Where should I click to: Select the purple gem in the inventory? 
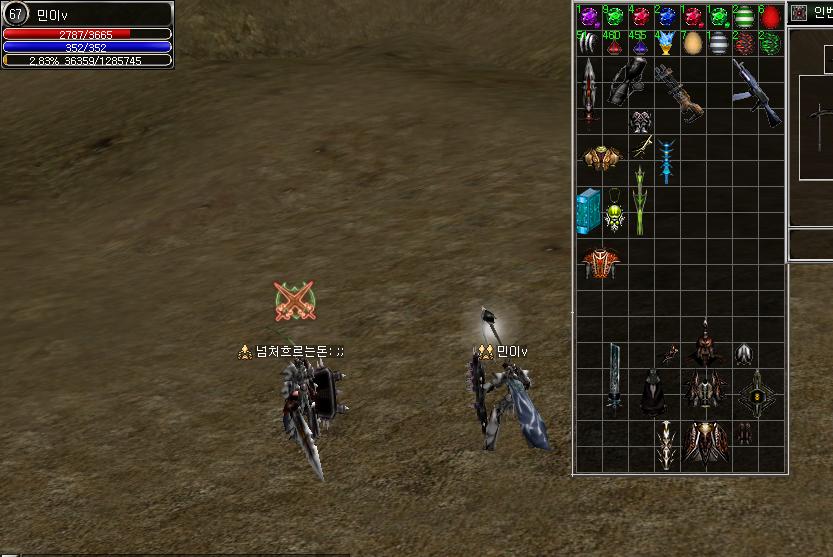589,17
